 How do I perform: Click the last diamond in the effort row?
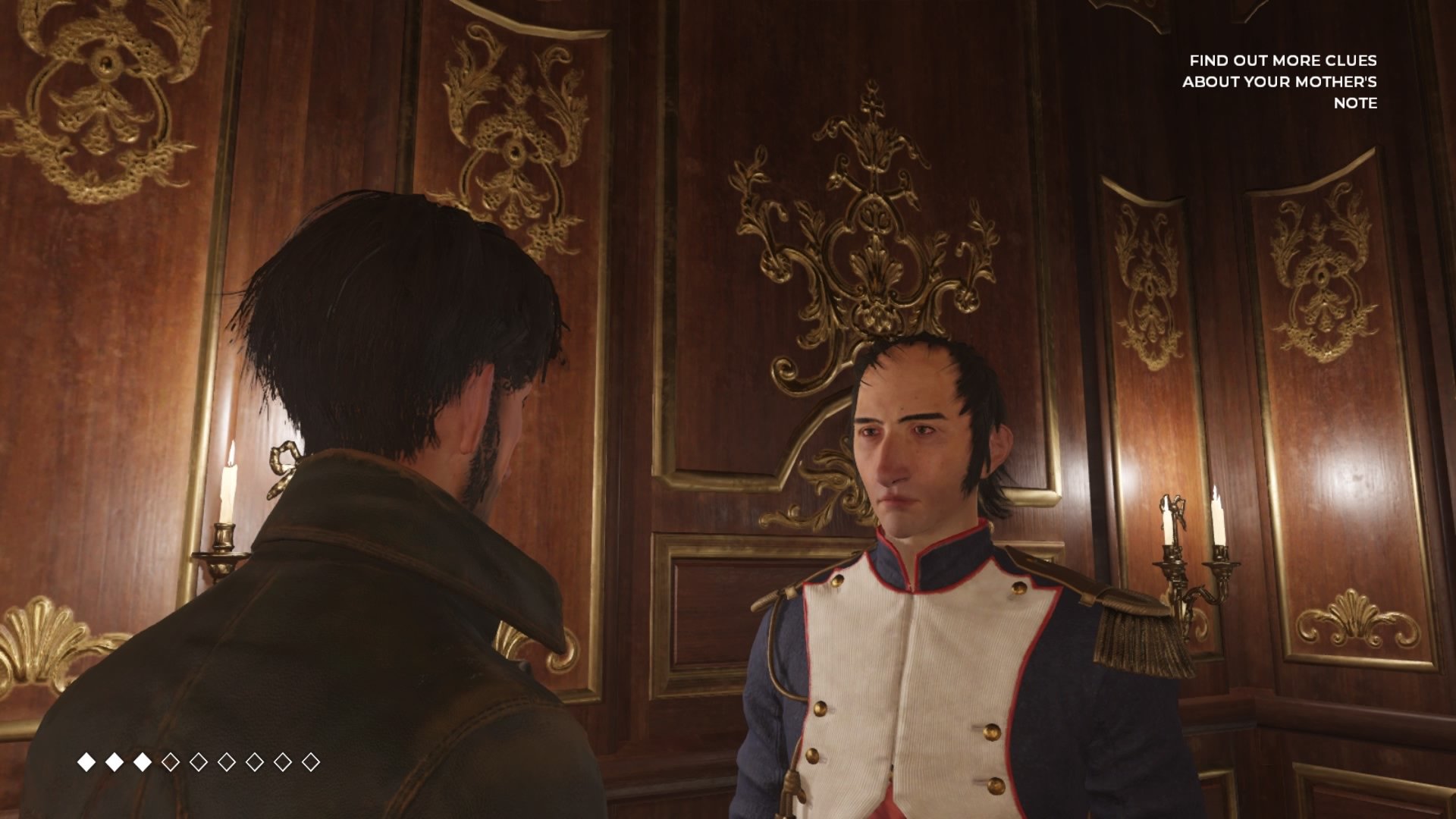pyautogui.click(x=312, y=761)
